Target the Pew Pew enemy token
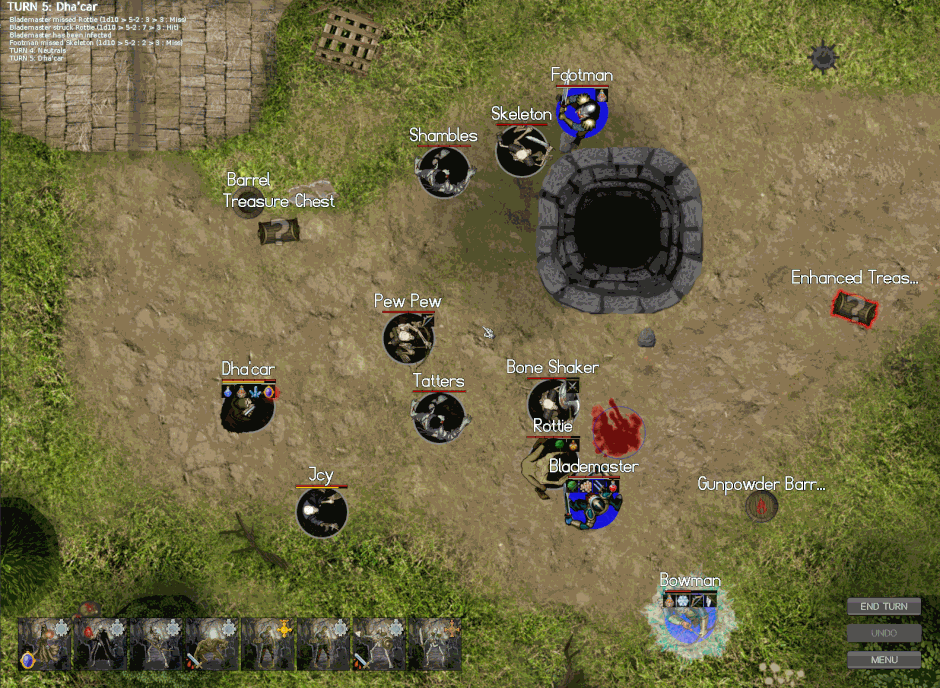The width and height of the screenshot is (940, 688). coord(408,338)
